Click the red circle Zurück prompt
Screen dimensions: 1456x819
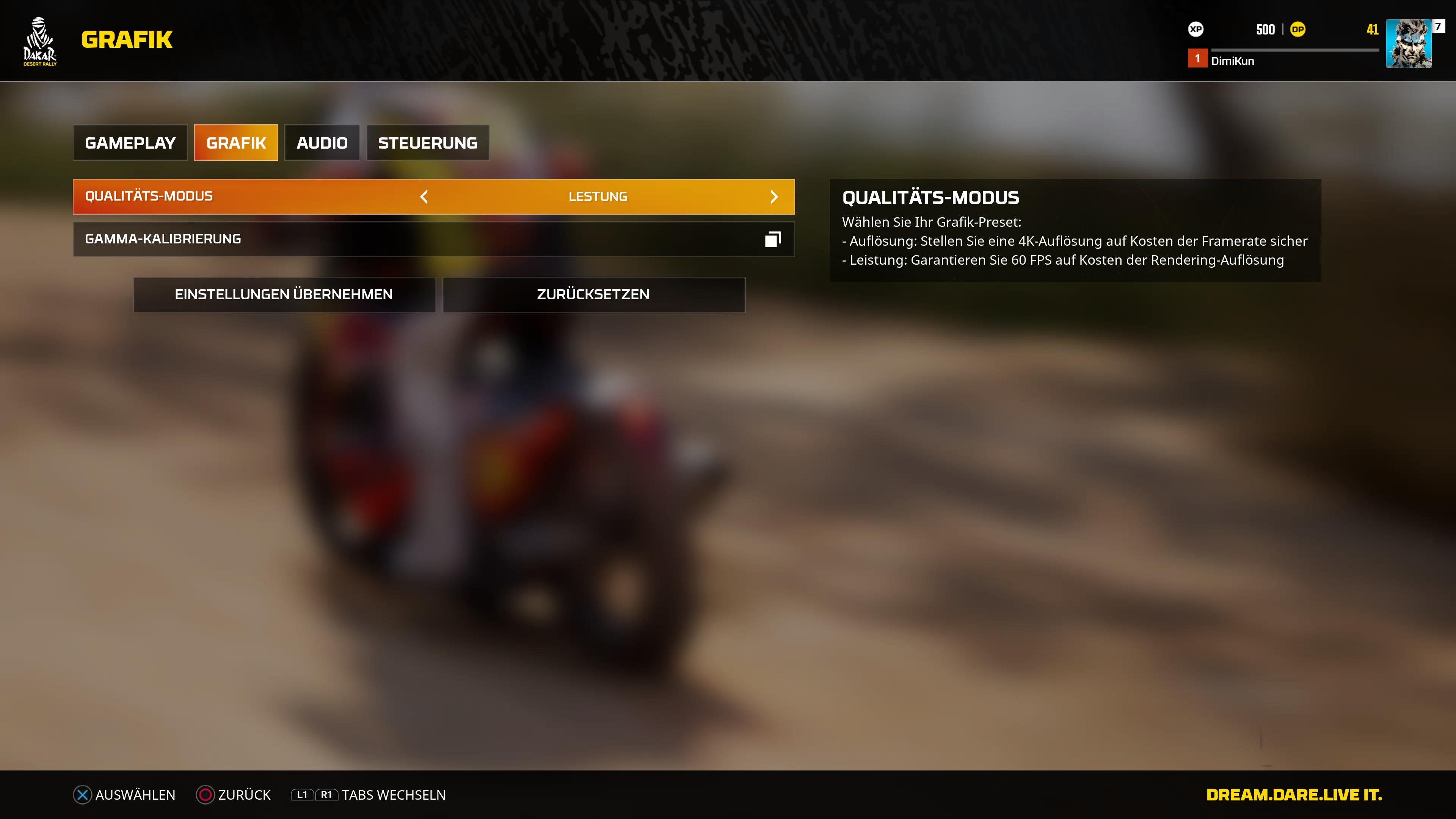point(205,794)
